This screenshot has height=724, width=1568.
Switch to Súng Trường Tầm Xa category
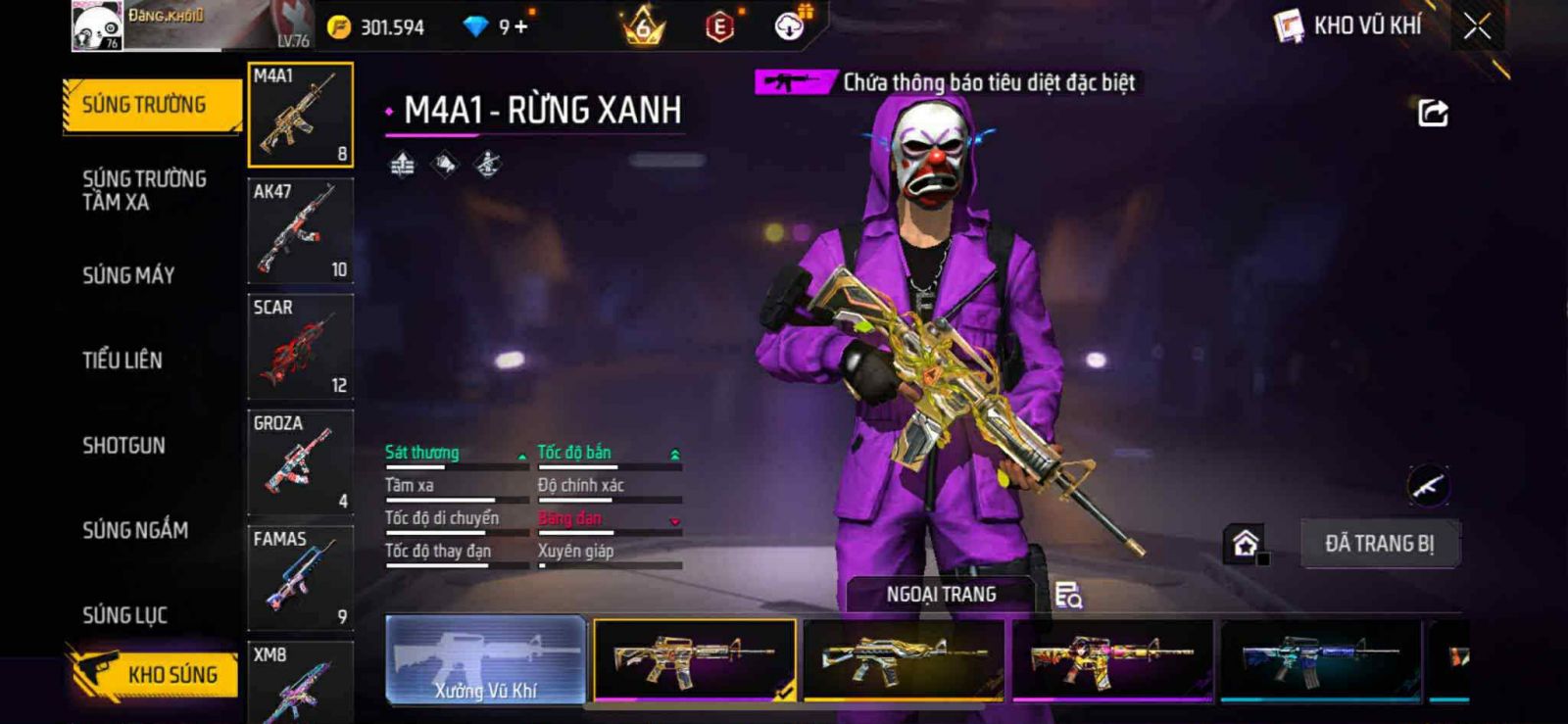(x=144, y=190)
